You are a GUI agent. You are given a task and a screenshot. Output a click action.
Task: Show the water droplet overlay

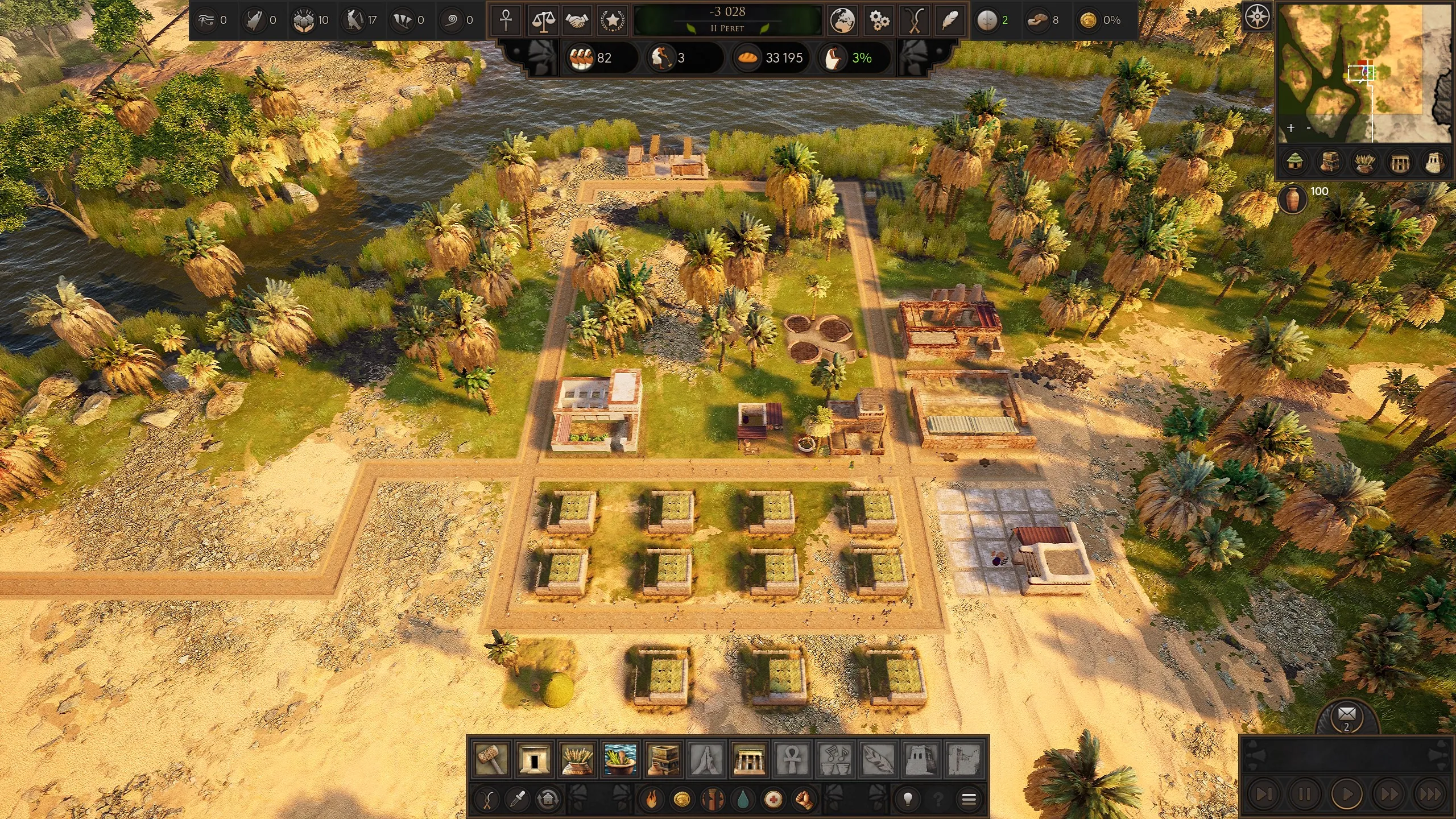[742, 800]
